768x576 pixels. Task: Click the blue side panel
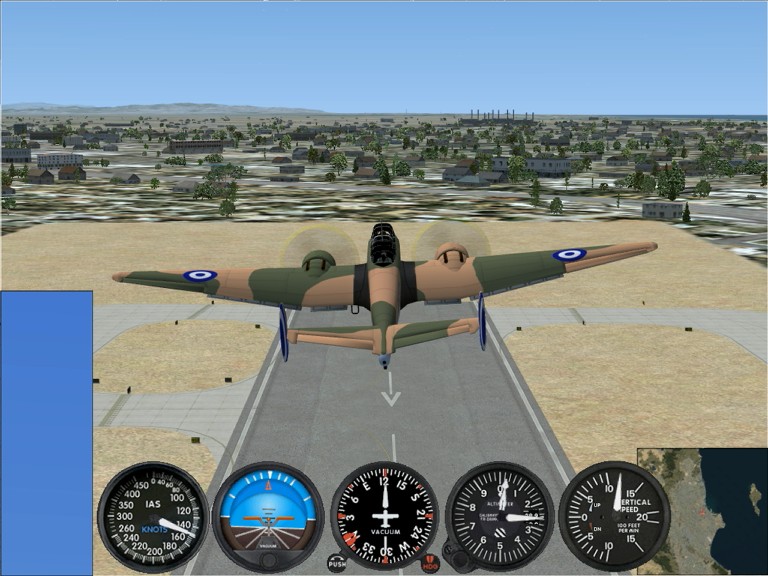click(x=46, y=432)
